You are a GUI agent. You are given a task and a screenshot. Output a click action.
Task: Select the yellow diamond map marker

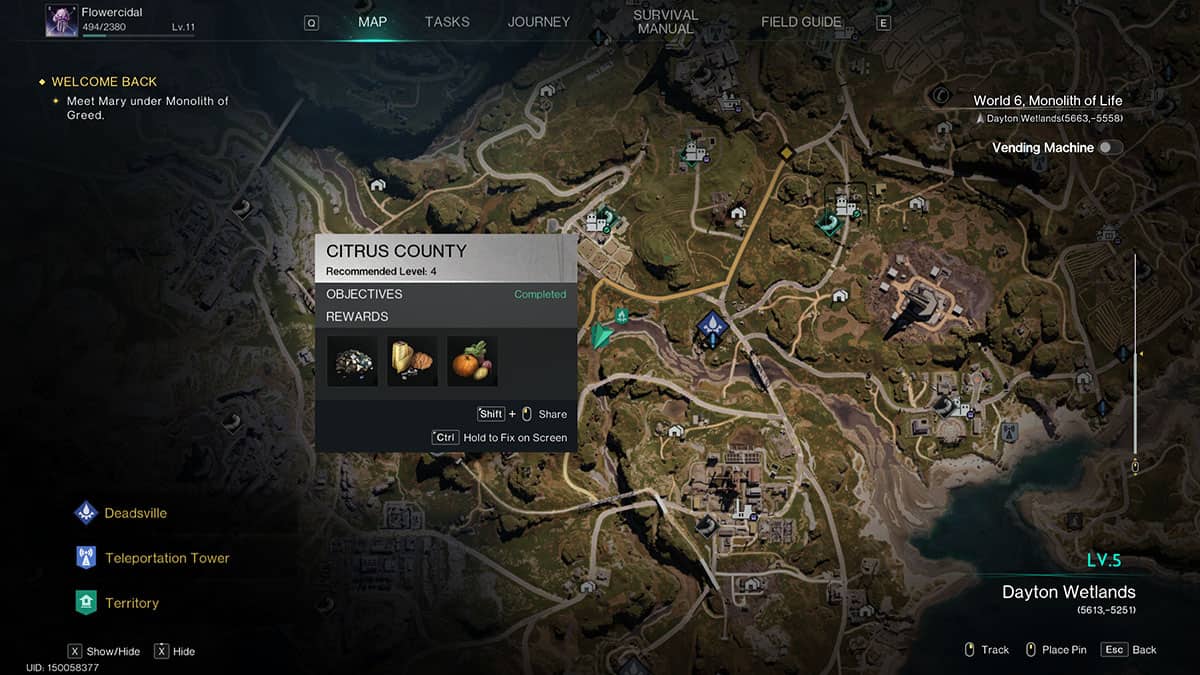click(x=786, y=153)
